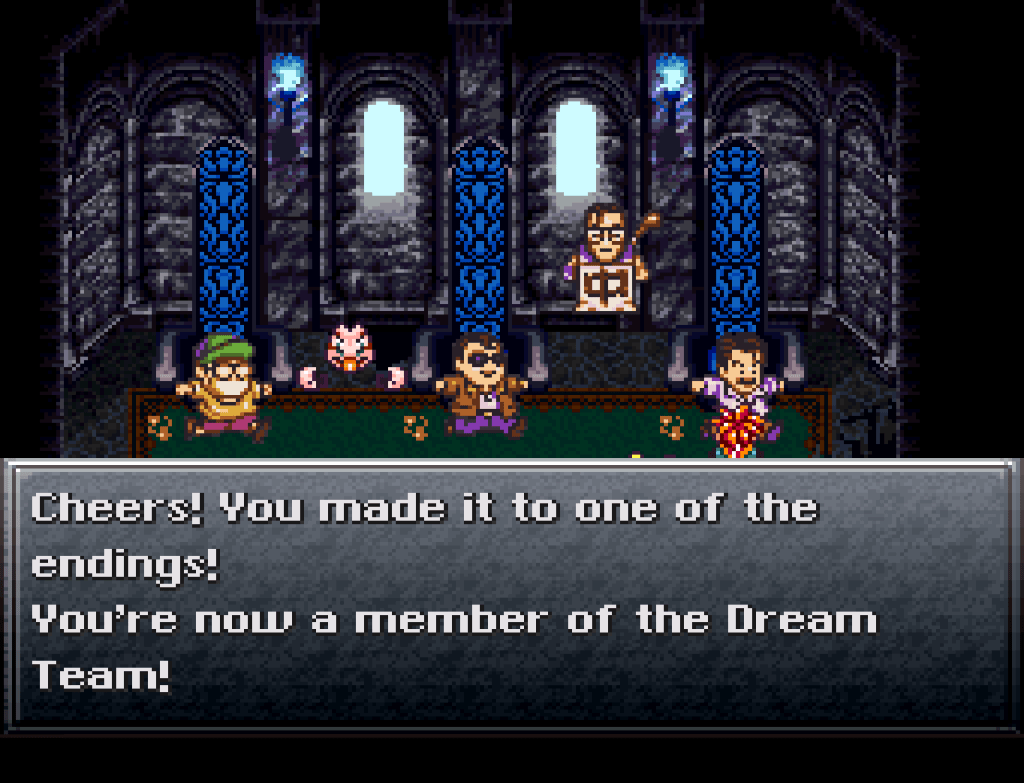1024x783 pixels.
Task: Advance the "Cheers!" ending dialogue box
Action: [x=511, y=593]
